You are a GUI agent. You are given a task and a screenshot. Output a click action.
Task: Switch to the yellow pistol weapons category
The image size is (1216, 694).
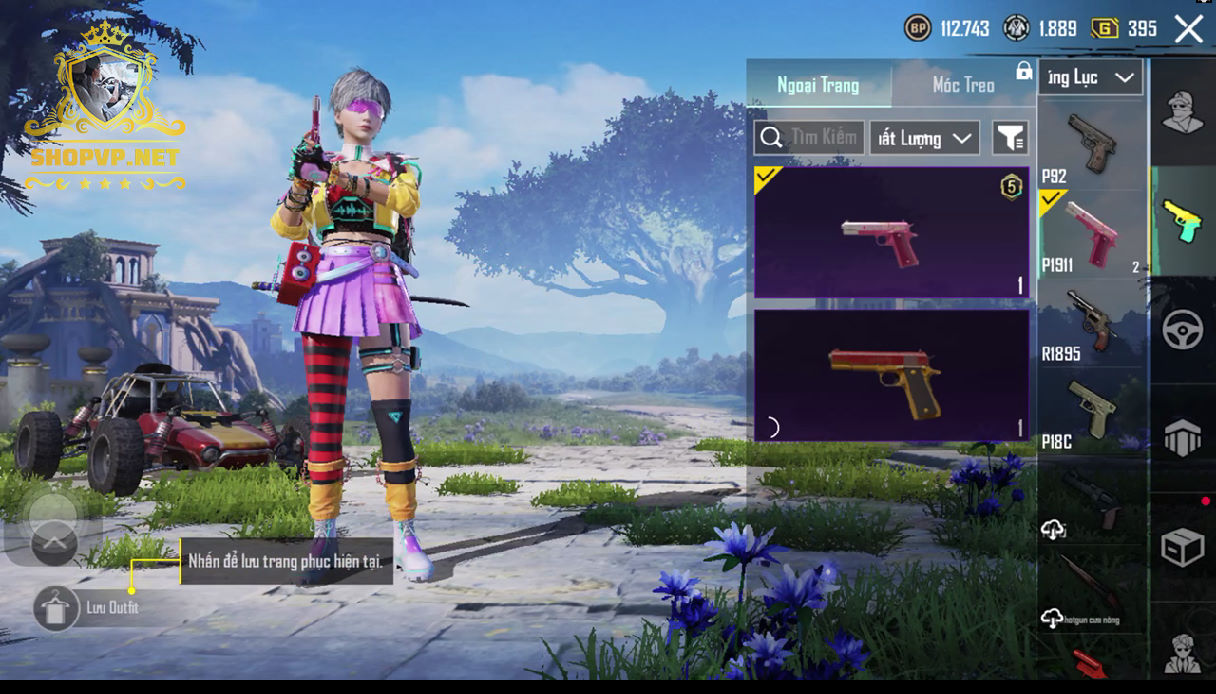pyautogui.click(x=1182, y=220)
